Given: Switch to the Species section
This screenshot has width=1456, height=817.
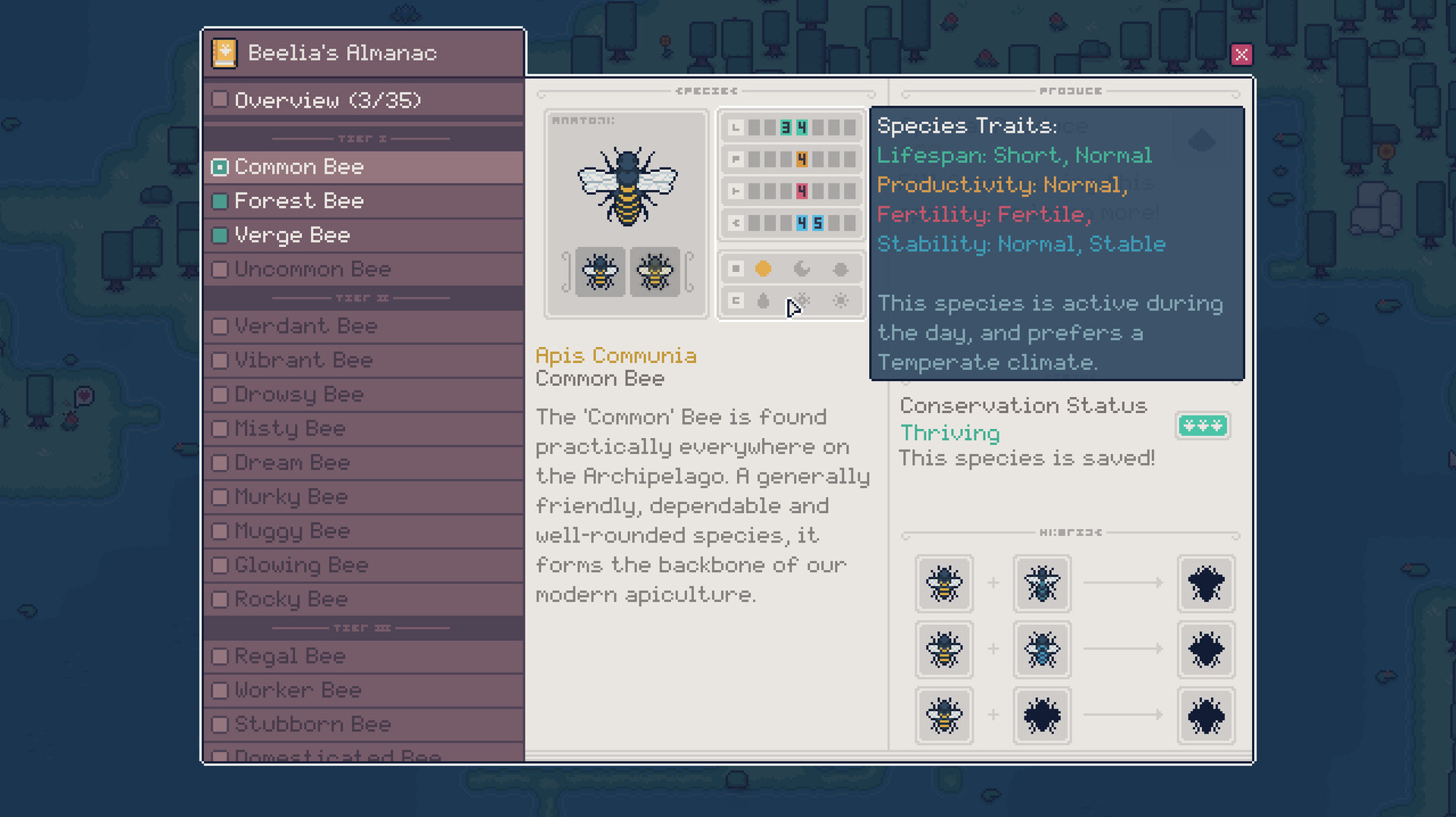Looking at the screenshot, I should (706, 91).
